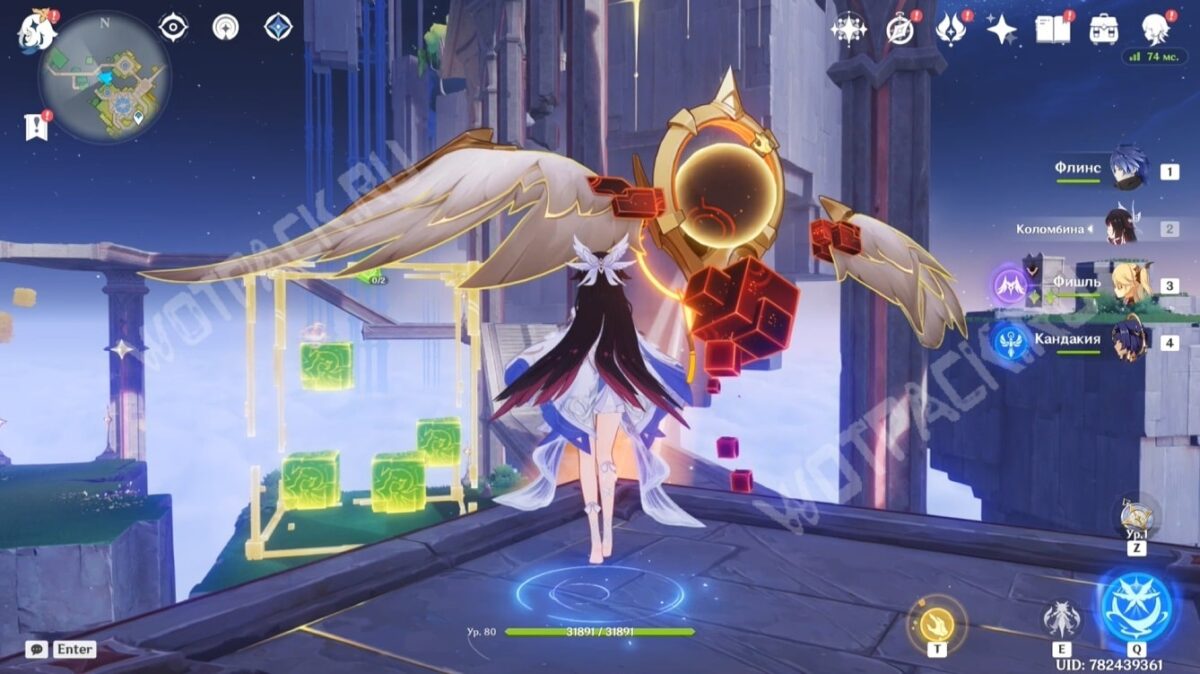Click the eye icon beside the minimap
This screenshot has height=674, width=1200.
tap(173, 27)
